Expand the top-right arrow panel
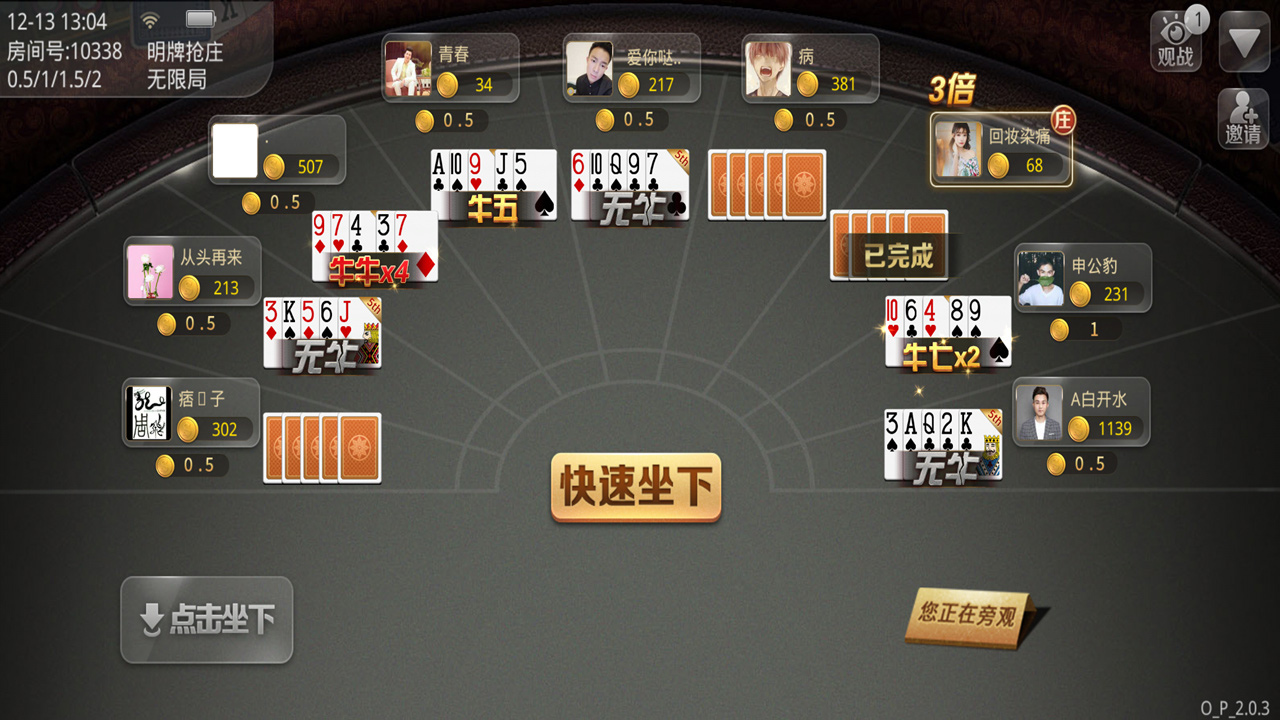The height and width of the screenshot is (720, 1280). coord(1243,40)
